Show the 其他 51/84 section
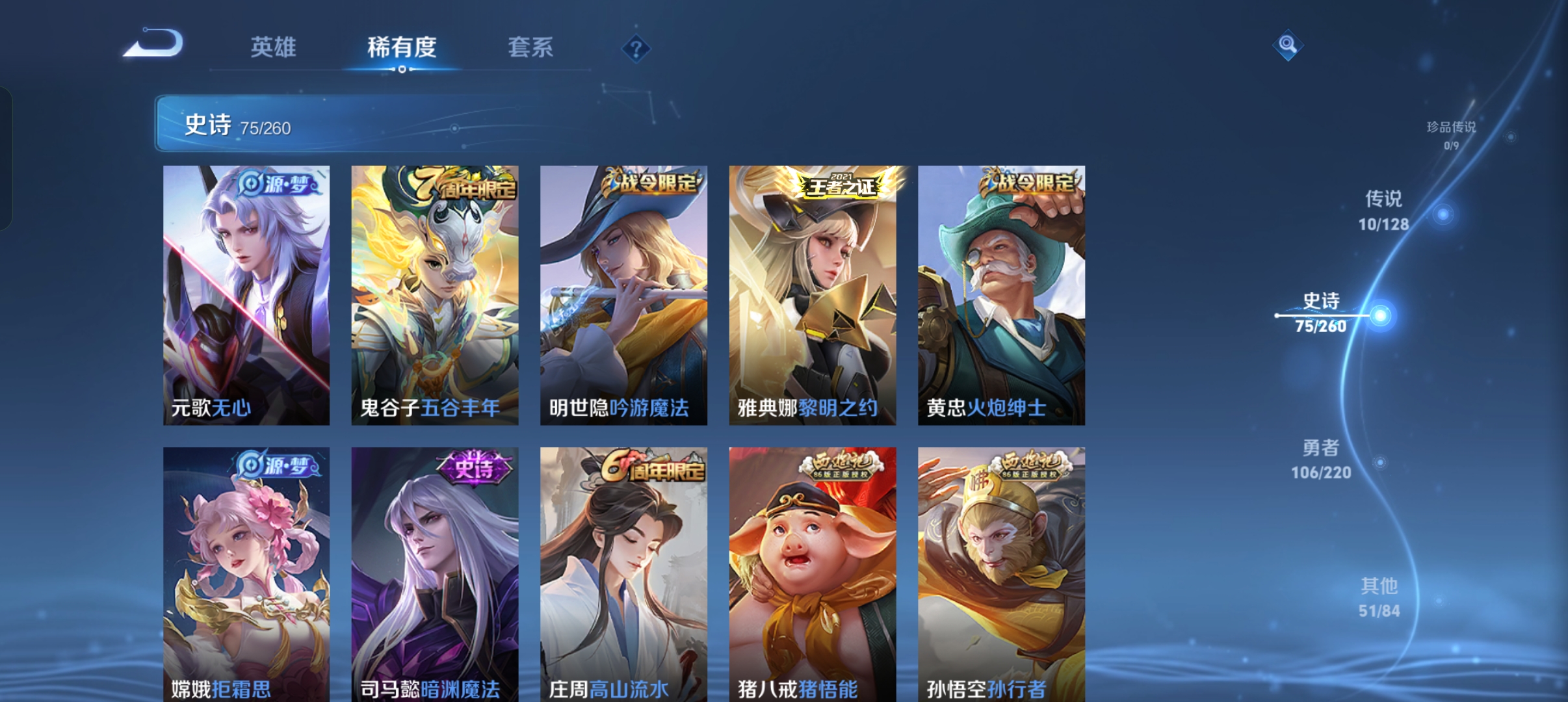The width and height of the screenshot is (1568, 702). coord(1379,597)
